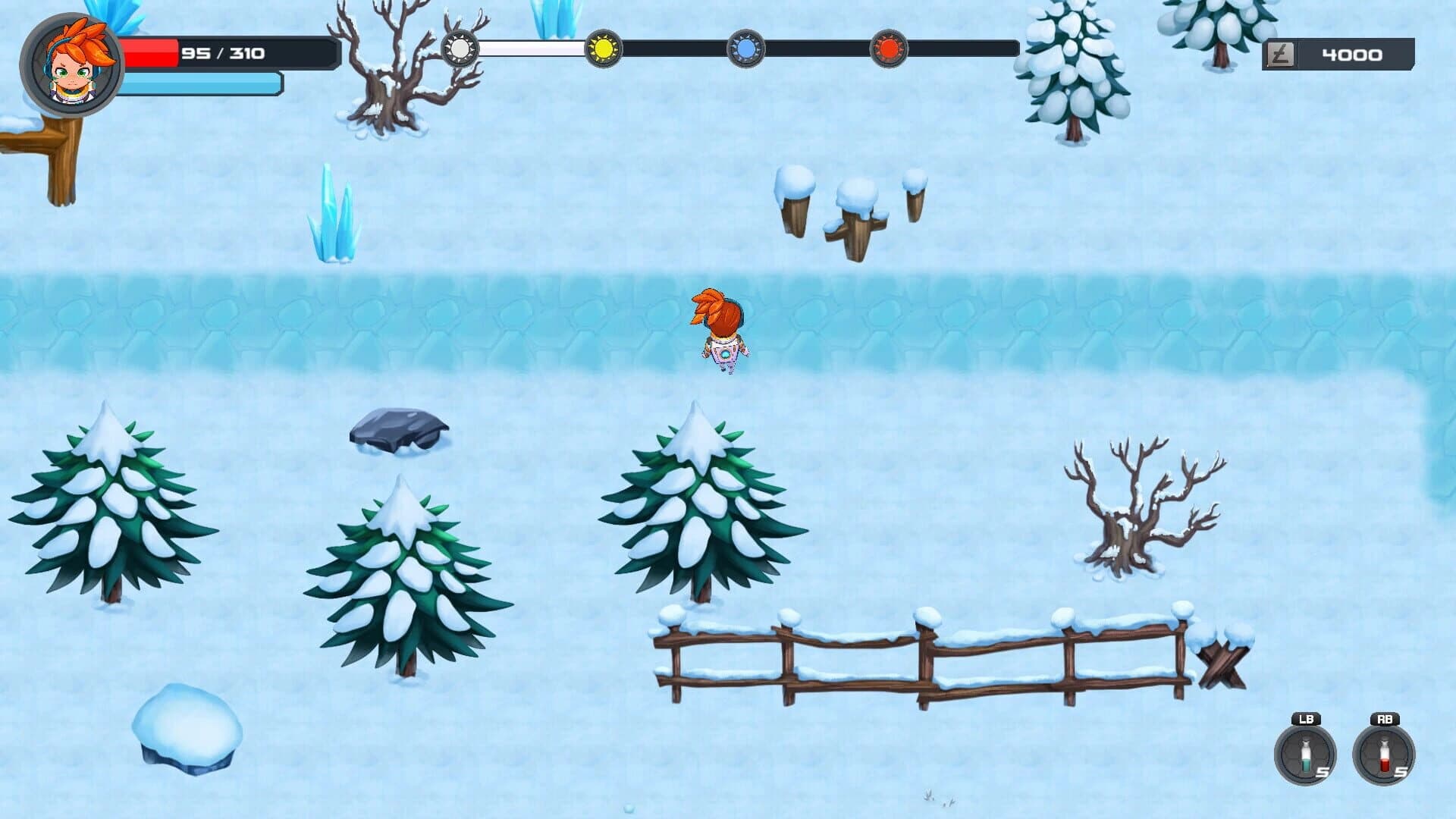
Task: Select the white sun orb on progress bar
Action: (x=459, y=48)
